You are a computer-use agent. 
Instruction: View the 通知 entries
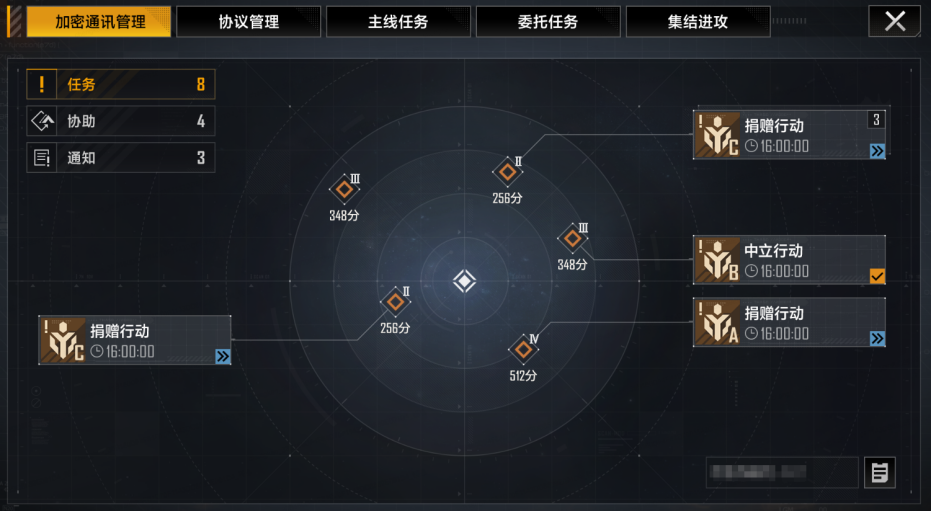121,157
